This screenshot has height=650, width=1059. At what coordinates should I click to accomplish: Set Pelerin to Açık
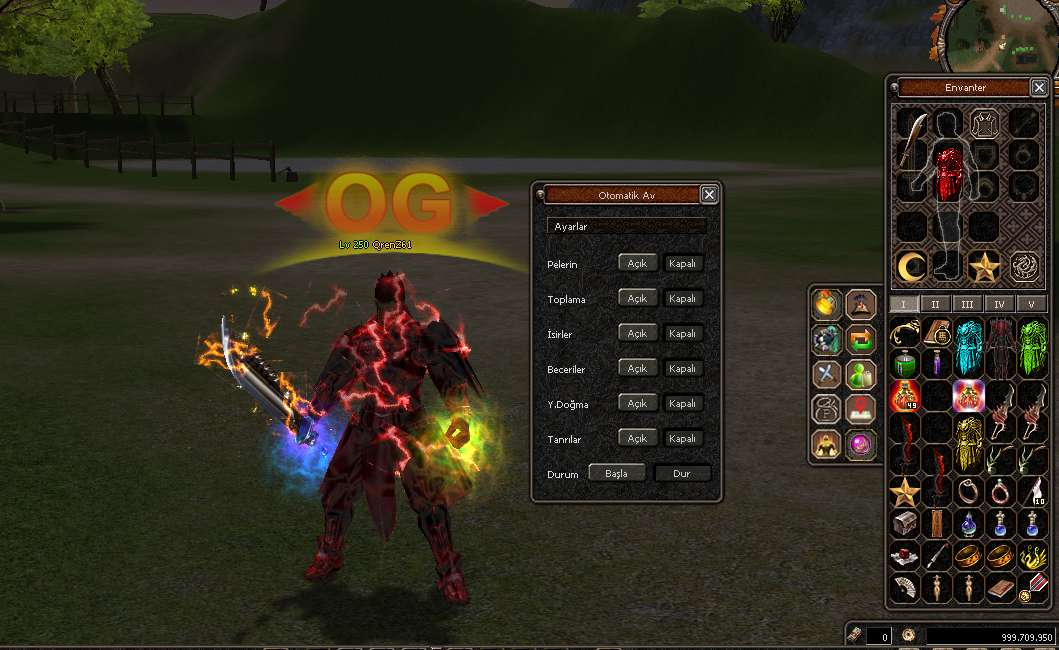click(x=638, y=264)
